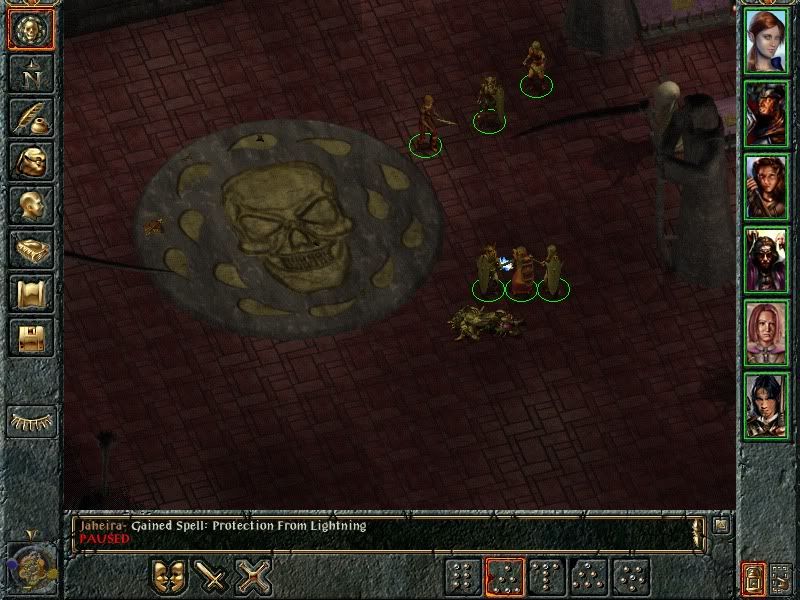The width and height of the screenshot is (800, 600).
Task: Choose the highlighted red-bordered formation button
Action: [504, 577]
